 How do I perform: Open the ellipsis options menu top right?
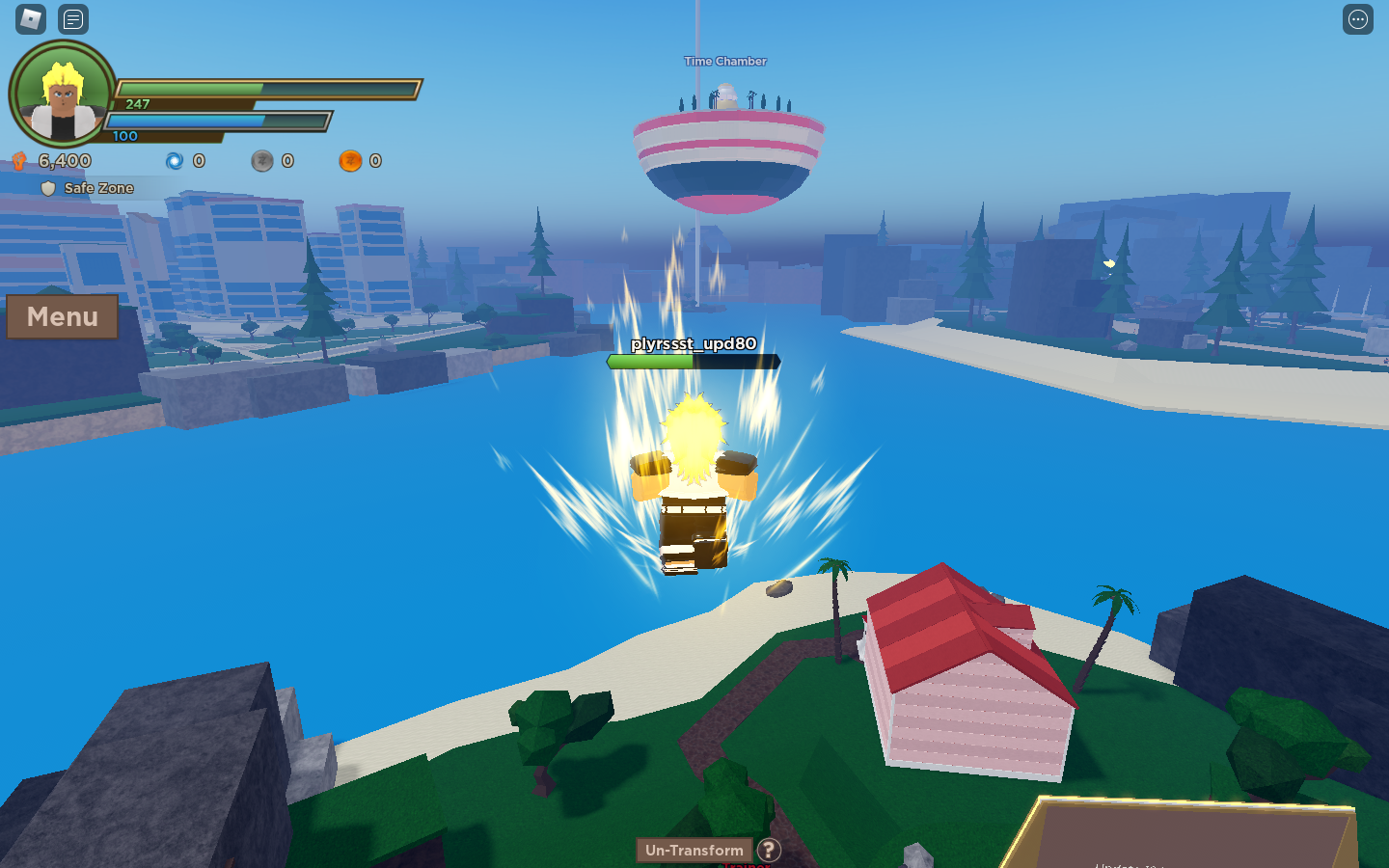tap(1357, 18)
